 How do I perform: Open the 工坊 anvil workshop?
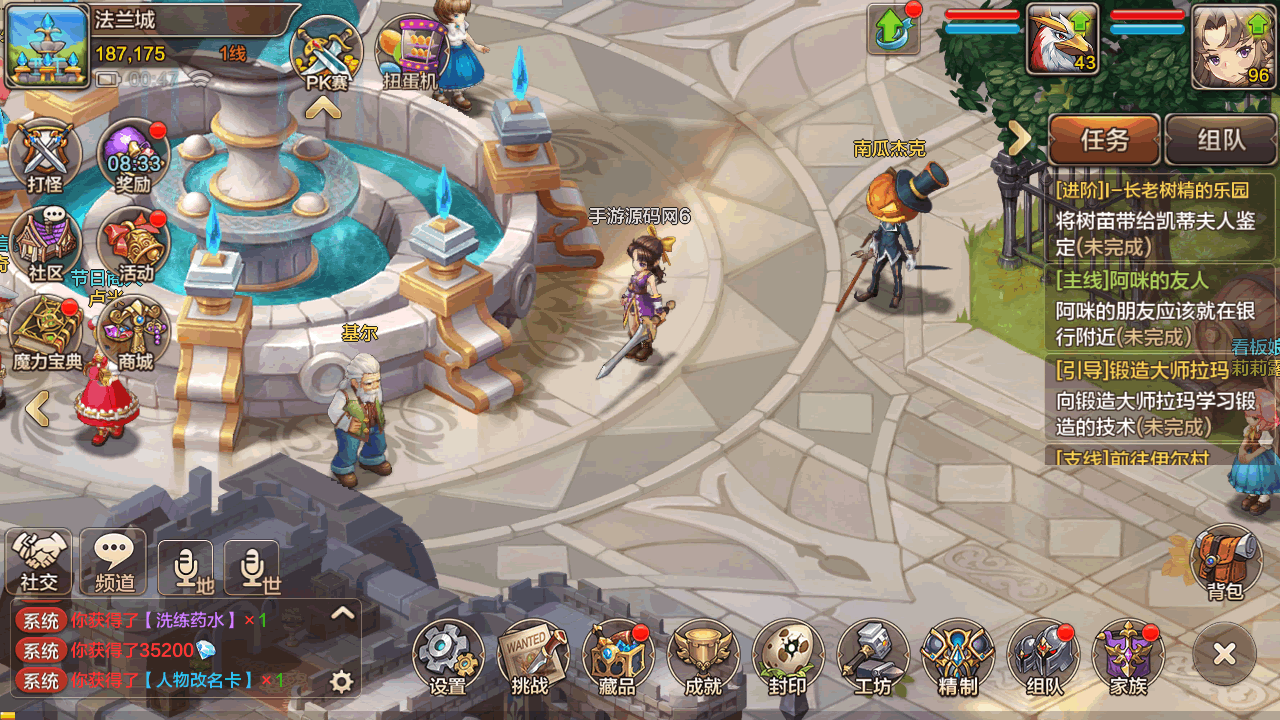click(x=872, y=656)
